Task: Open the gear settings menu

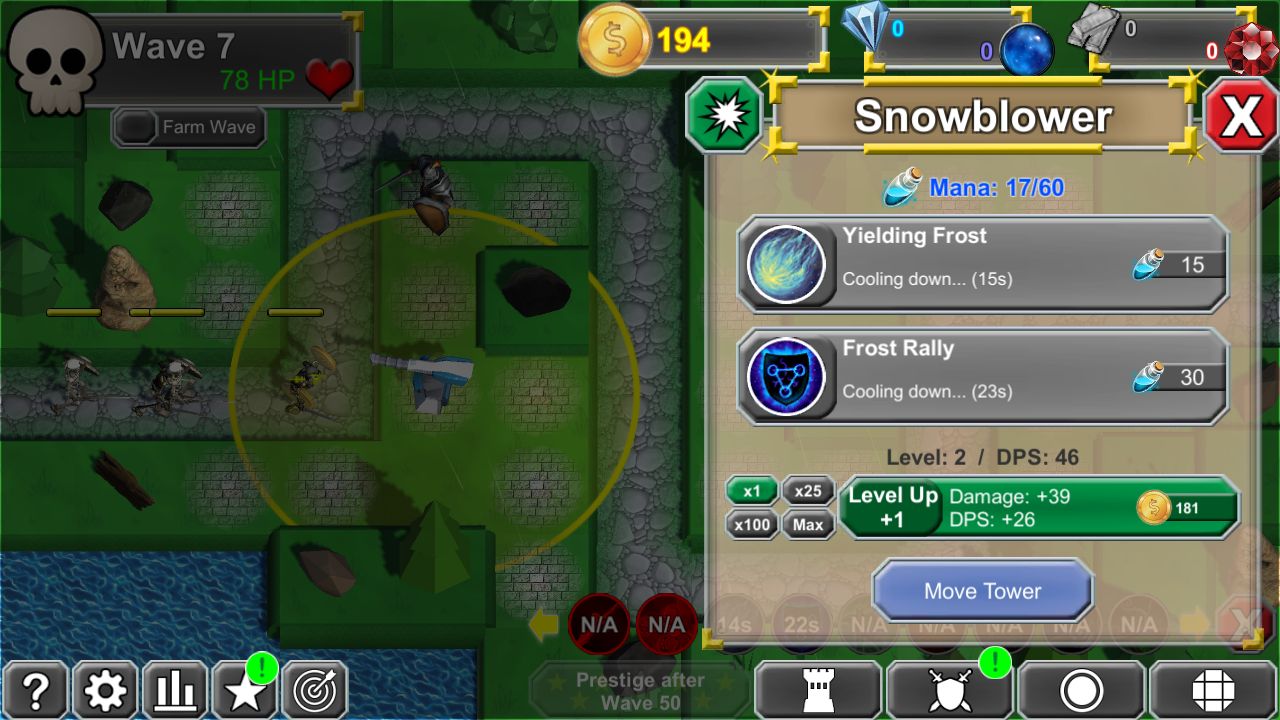Action: tap(105, 690)
